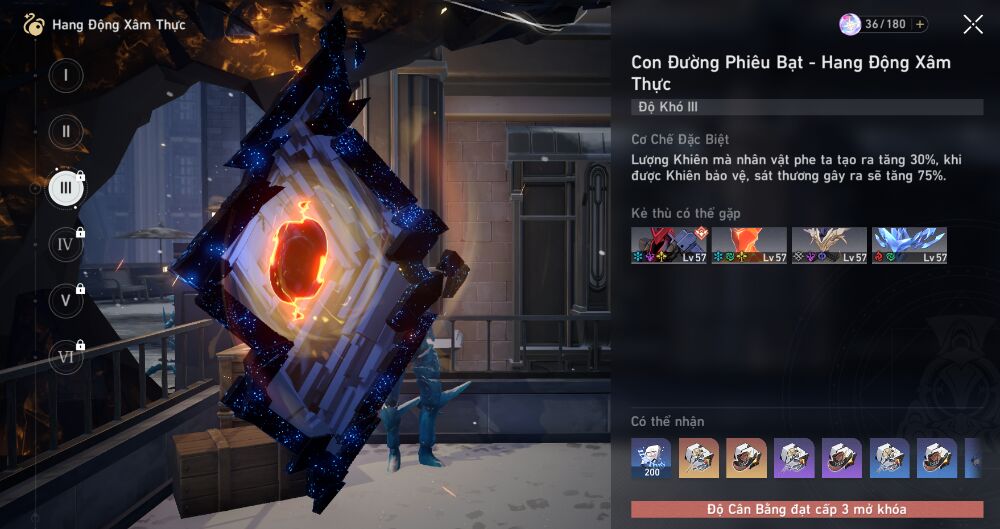View the orange flame crystal enemy

coord(749,245)
